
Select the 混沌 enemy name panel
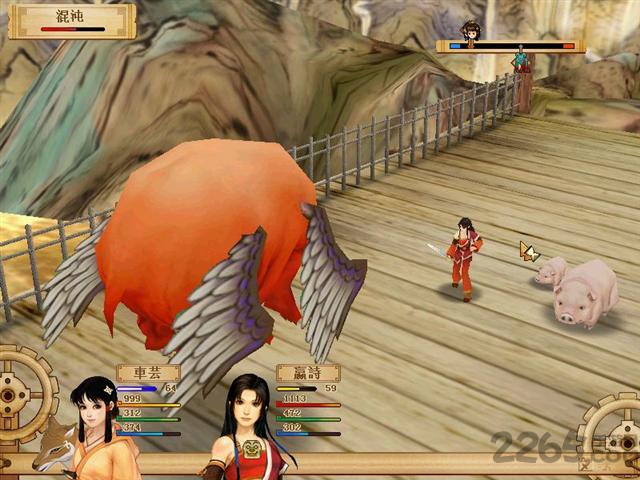pyautogui.click(x=72, y=20)
